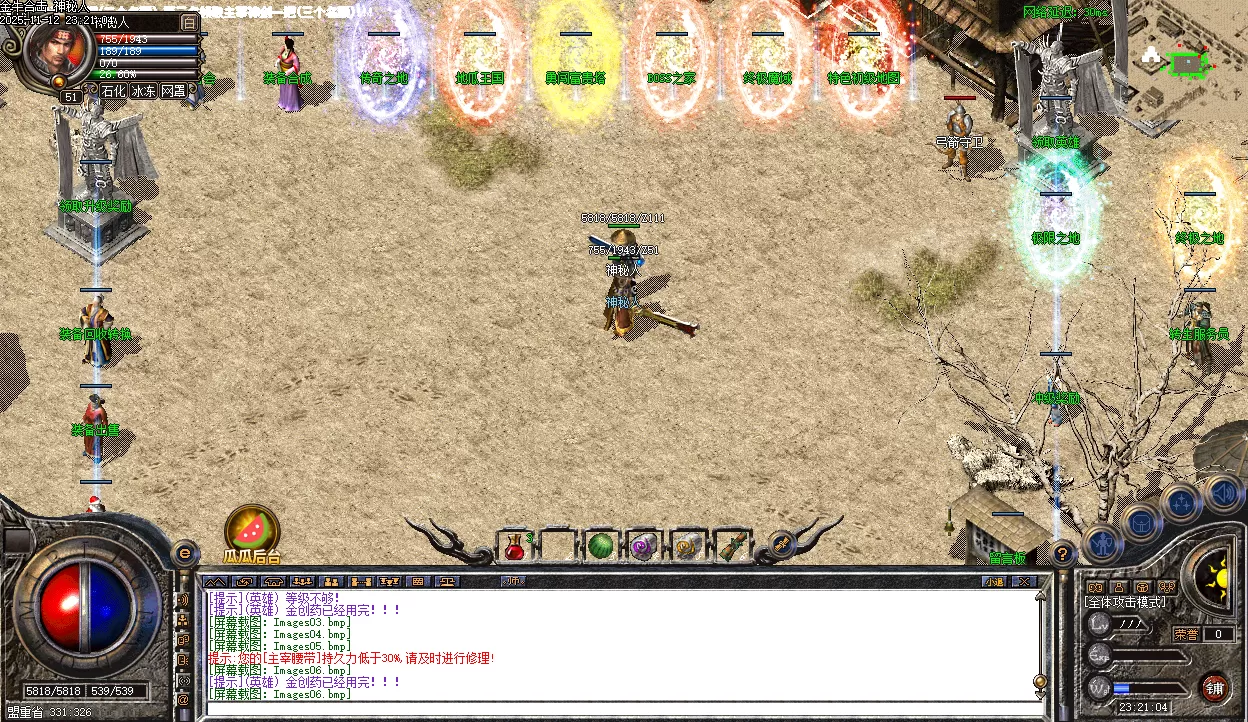Image resolution: width=1248 pixels, height=722 pixels.
Task: Select the watermelon item in the hotbar
Action: click(599, 546)
